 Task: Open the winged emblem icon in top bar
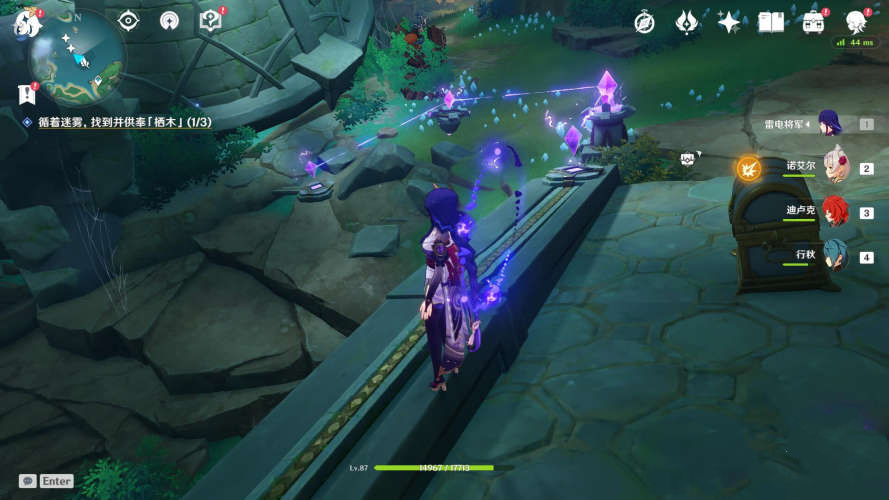point(687,22)
